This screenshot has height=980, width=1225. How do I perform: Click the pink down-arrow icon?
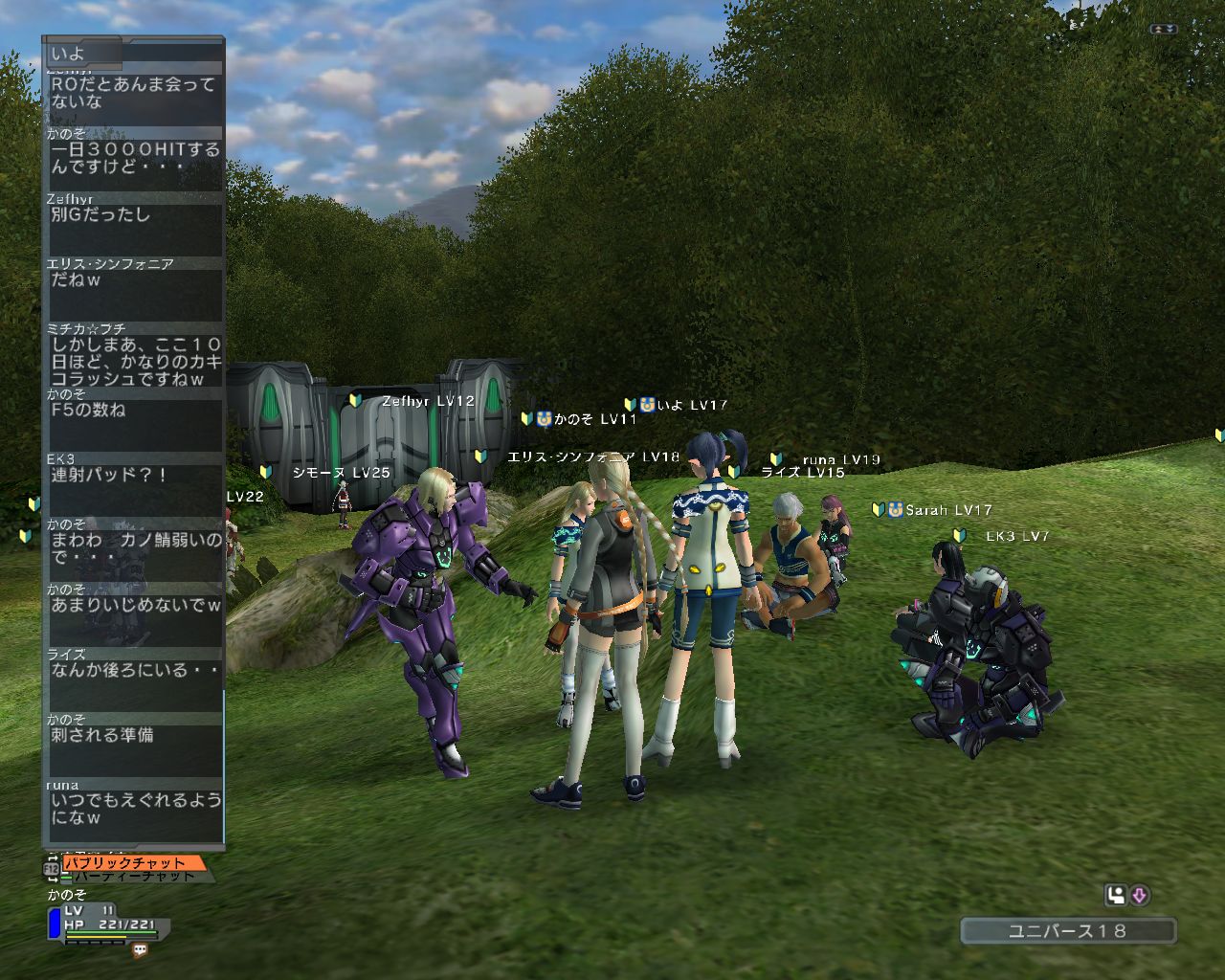1140,896
